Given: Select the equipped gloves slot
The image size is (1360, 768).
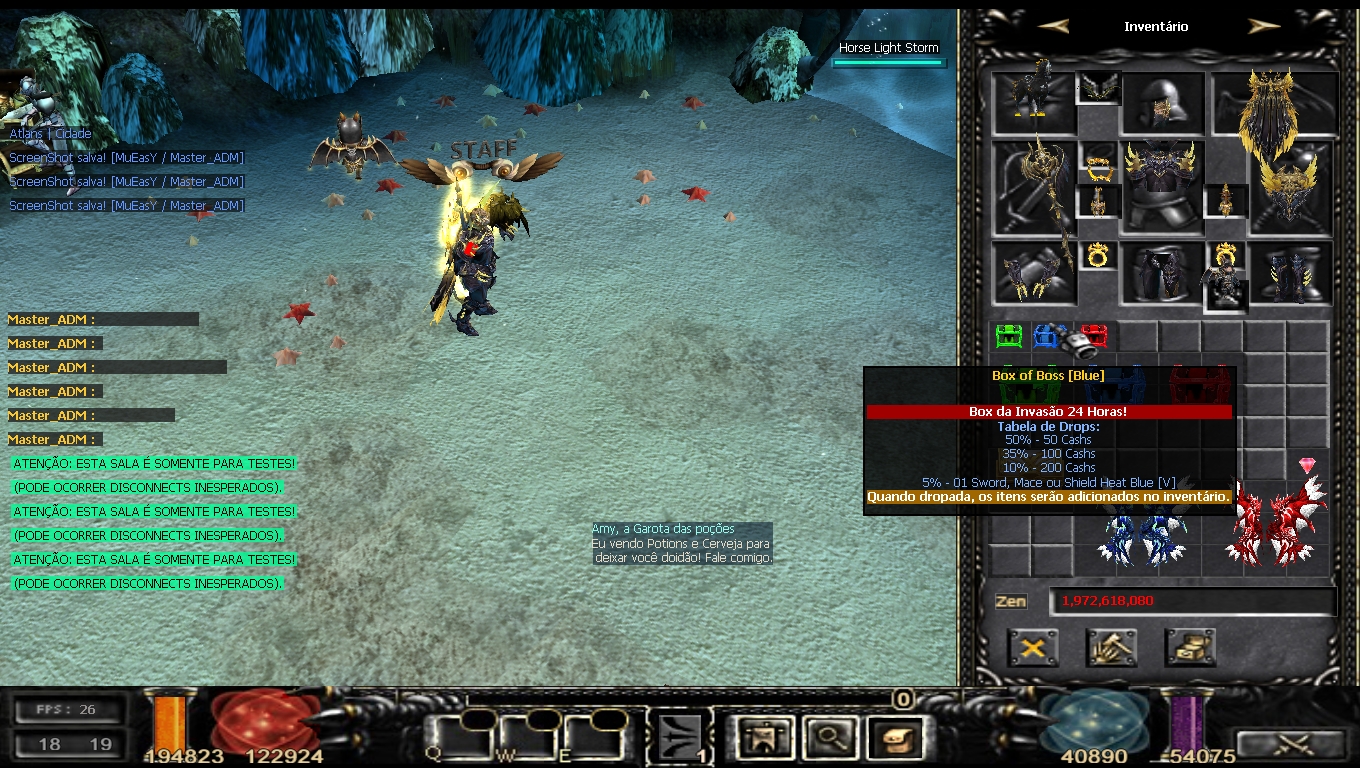Looking at the screenshot, I should pyautogui.click(x=1034, y=273).
